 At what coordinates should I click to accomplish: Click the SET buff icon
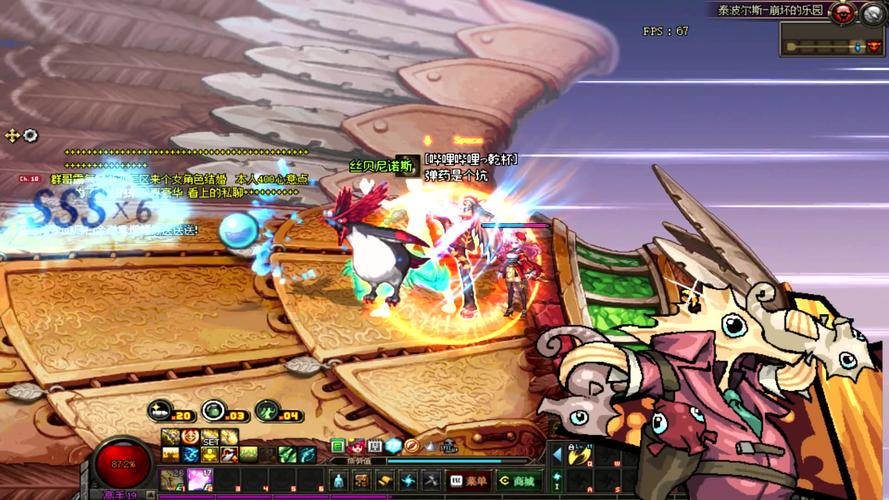coord(210,438)
